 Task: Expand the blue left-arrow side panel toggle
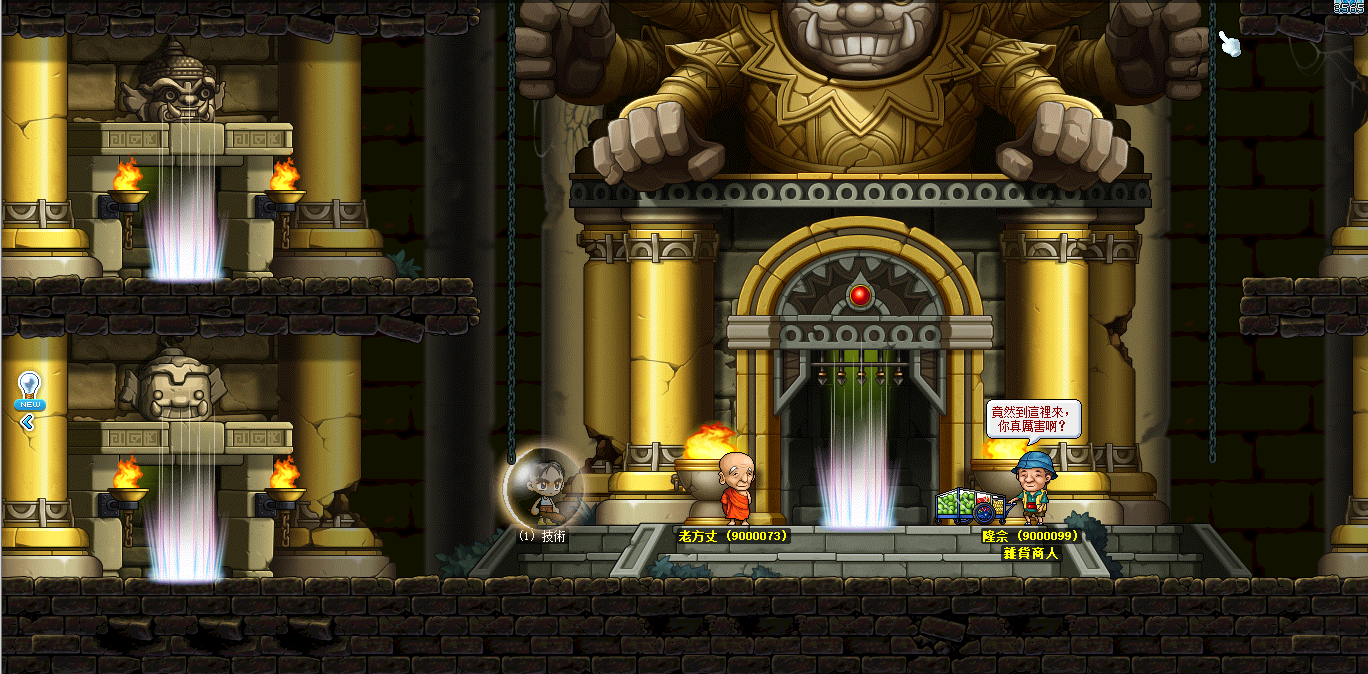tap(27, 423)
